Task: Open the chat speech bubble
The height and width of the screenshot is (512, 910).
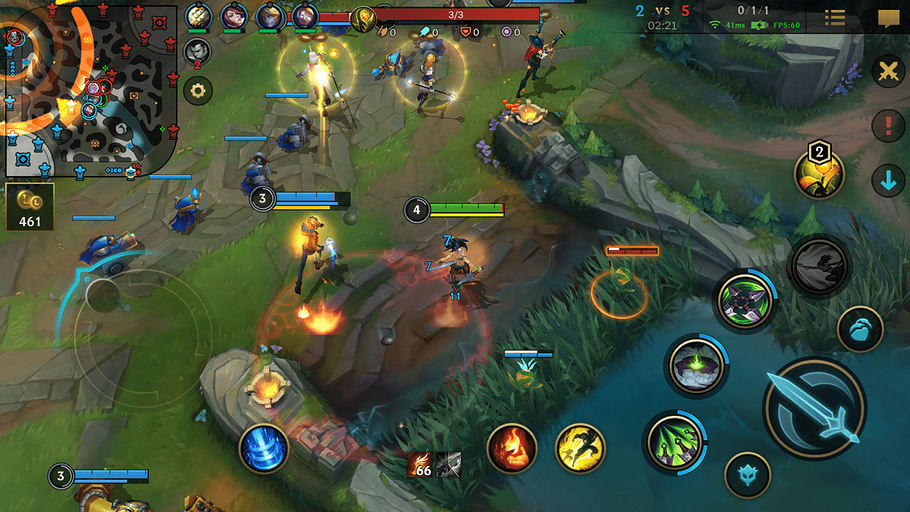Action: [888, 18]
